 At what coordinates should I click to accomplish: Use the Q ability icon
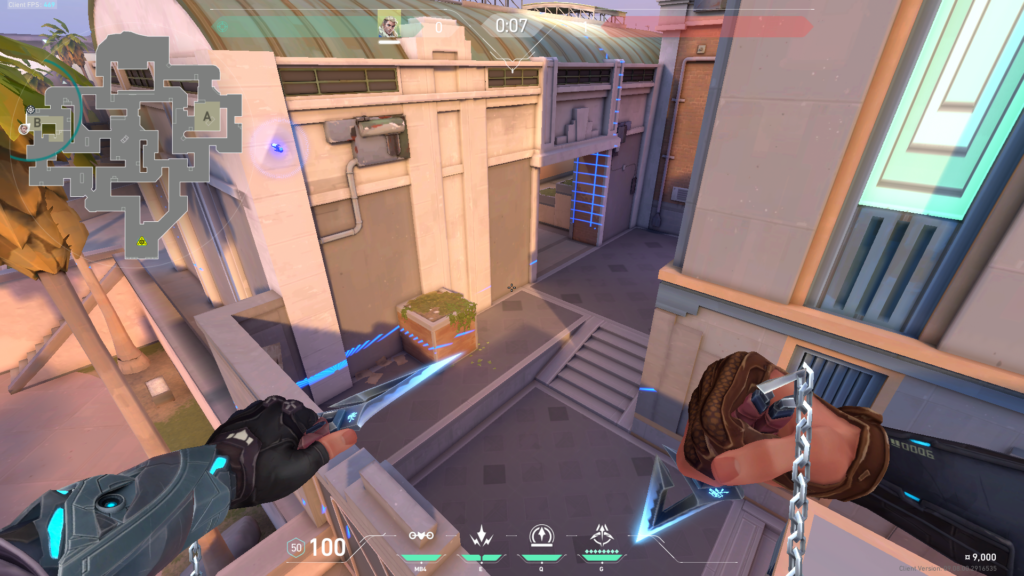click(540, 535)
